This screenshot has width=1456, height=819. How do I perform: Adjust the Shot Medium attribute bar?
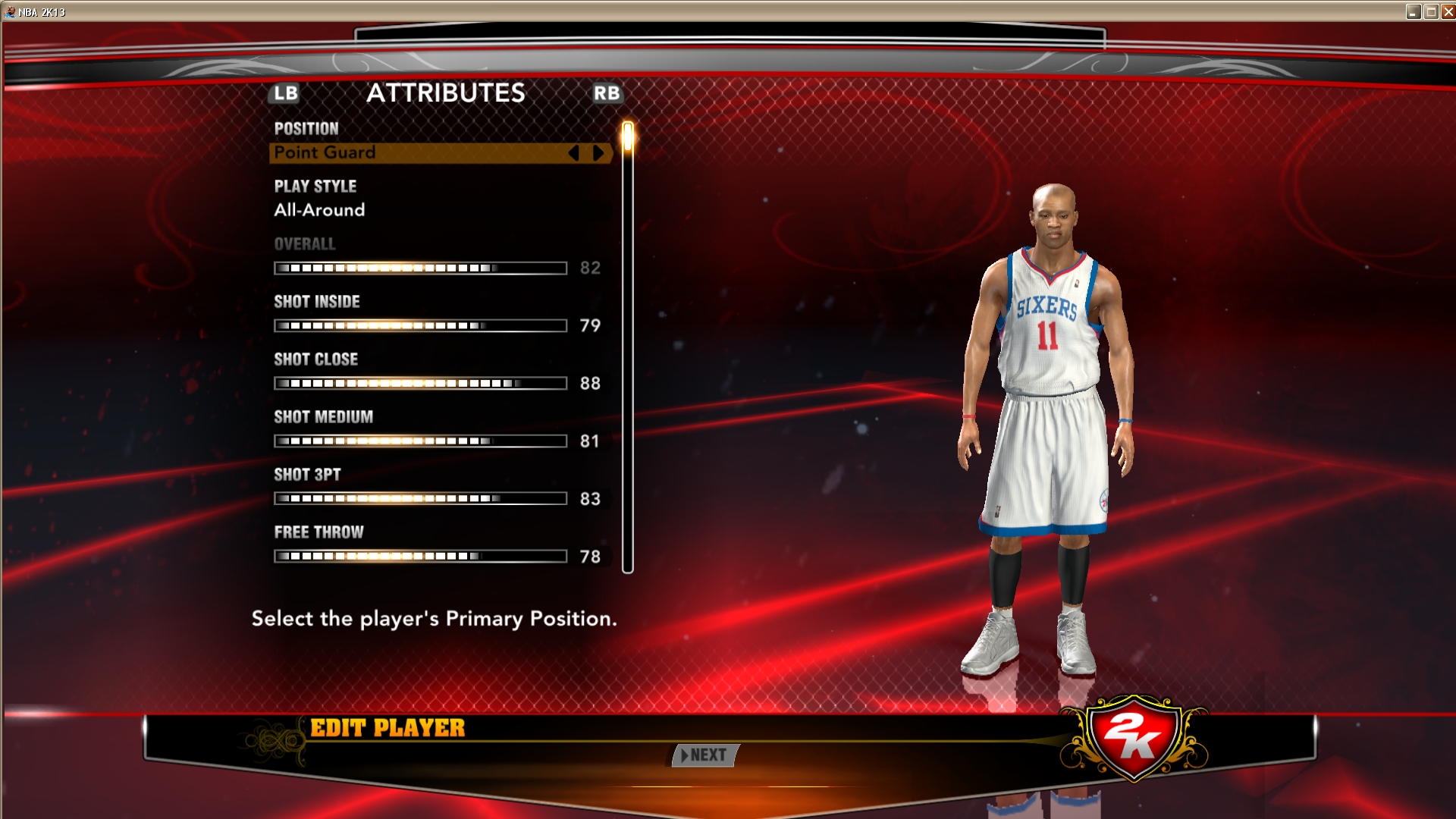[420, 441]
